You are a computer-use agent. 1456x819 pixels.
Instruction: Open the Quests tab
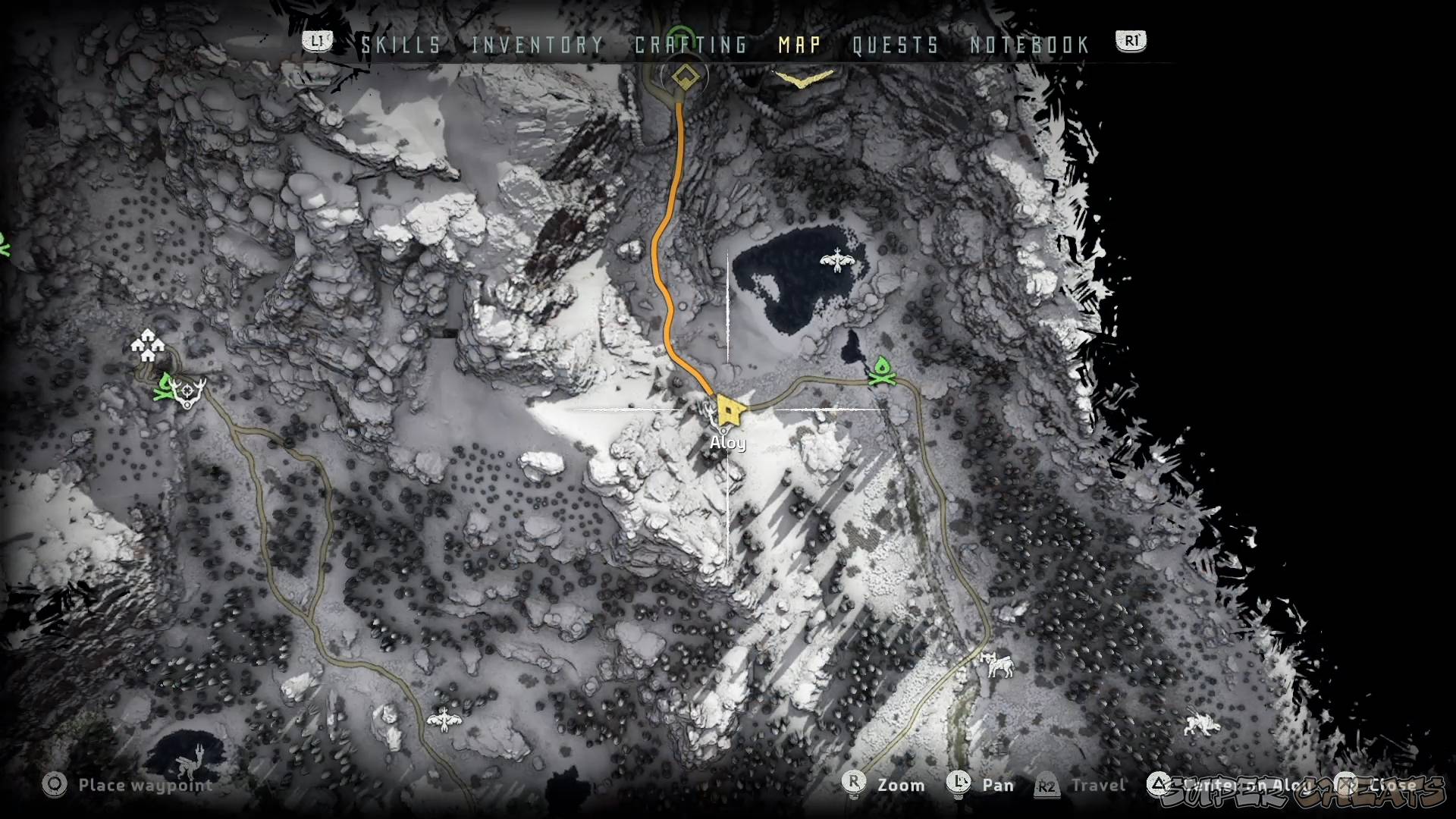896,45
